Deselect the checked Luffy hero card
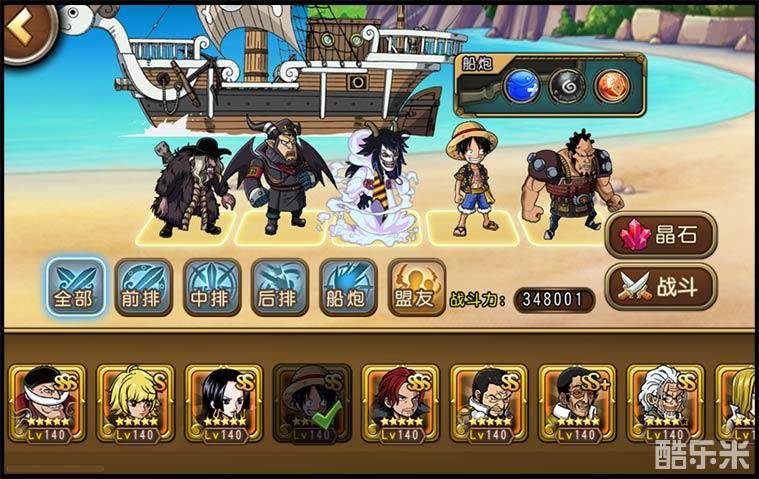Image resolution: width=759 pixels, height=479 pixels. click(312, 404)
